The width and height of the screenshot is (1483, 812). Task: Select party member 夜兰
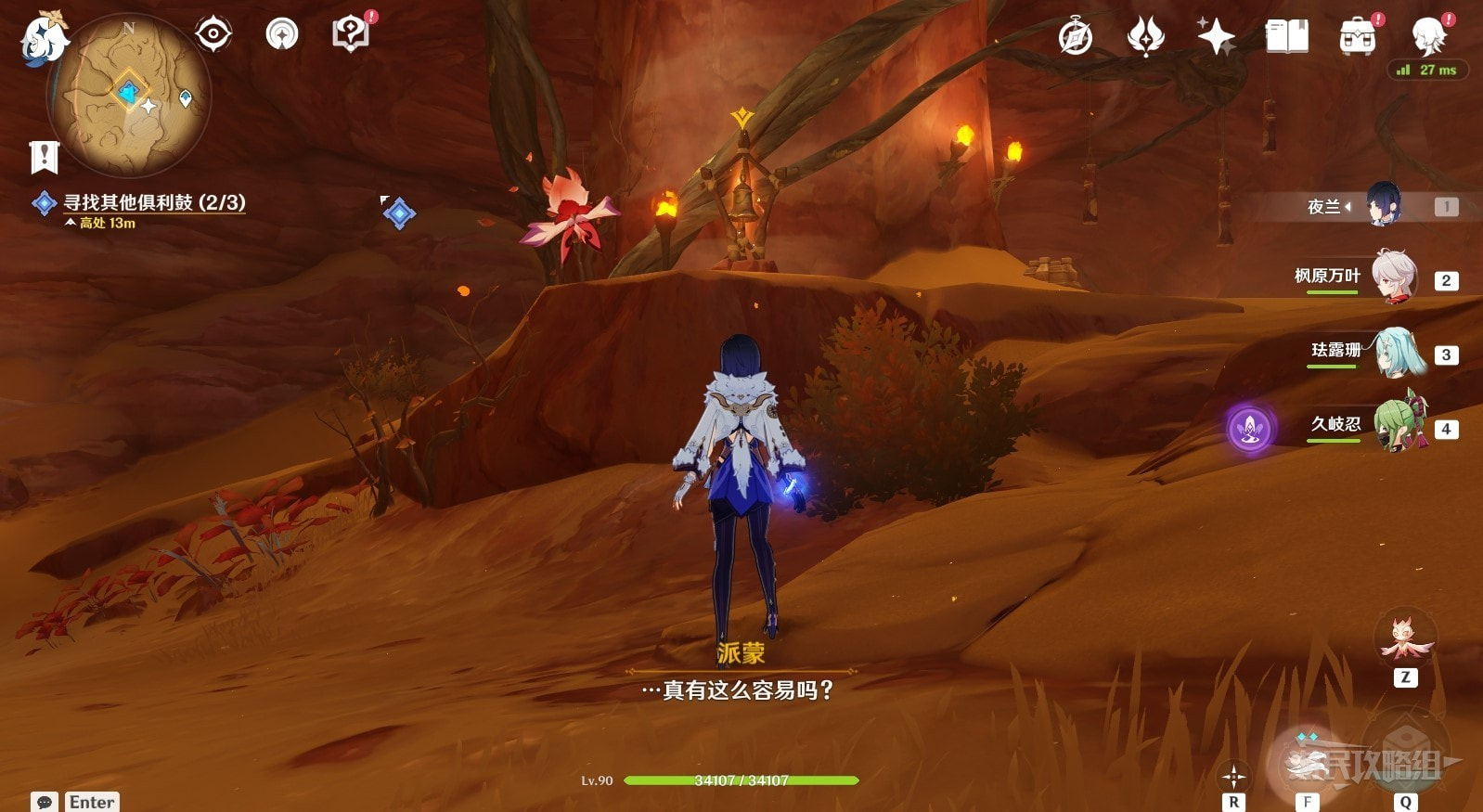pyautogui.click(x=1381, y=205)
